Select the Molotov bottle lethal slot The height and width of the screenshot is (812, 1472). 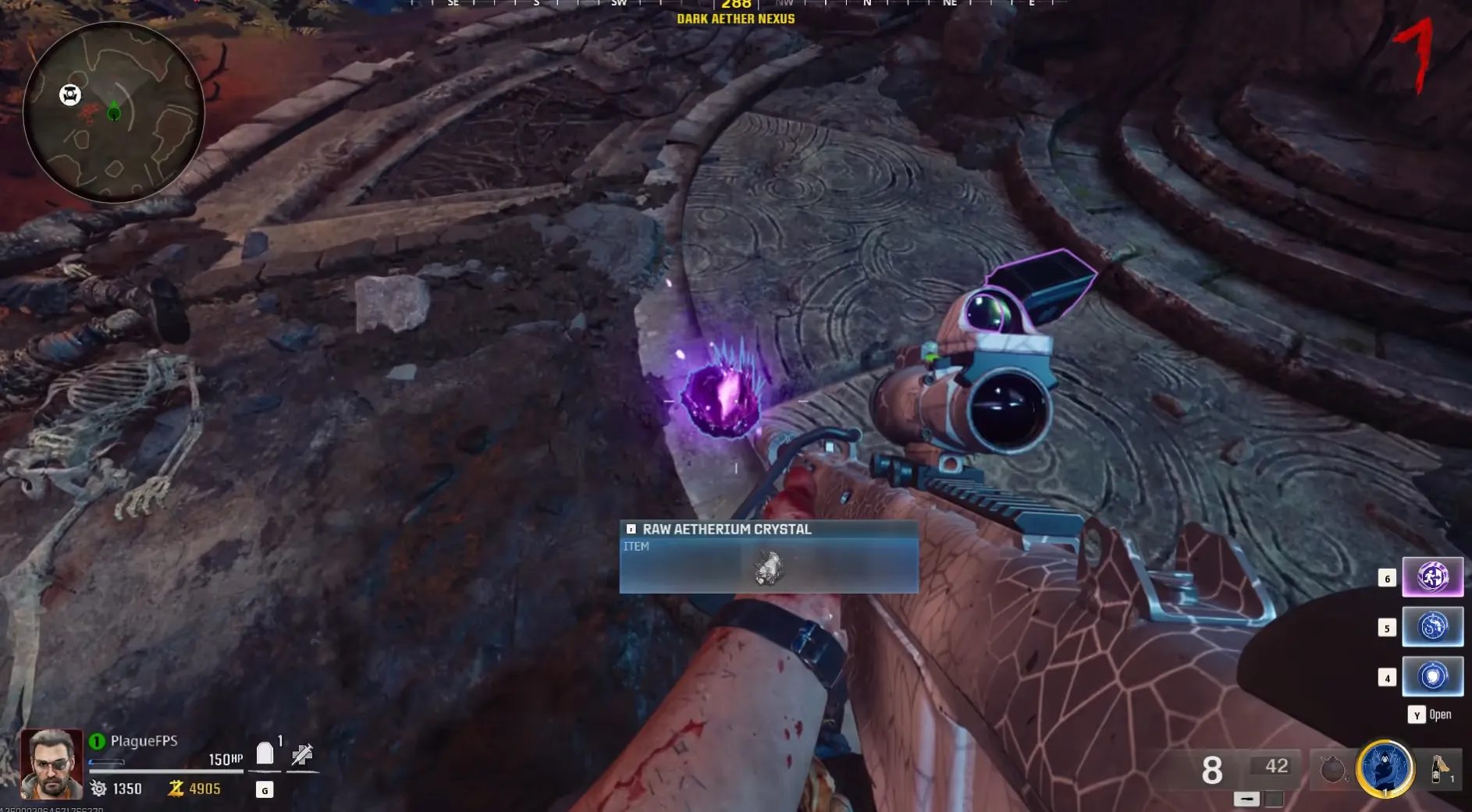click(1439, 768)
